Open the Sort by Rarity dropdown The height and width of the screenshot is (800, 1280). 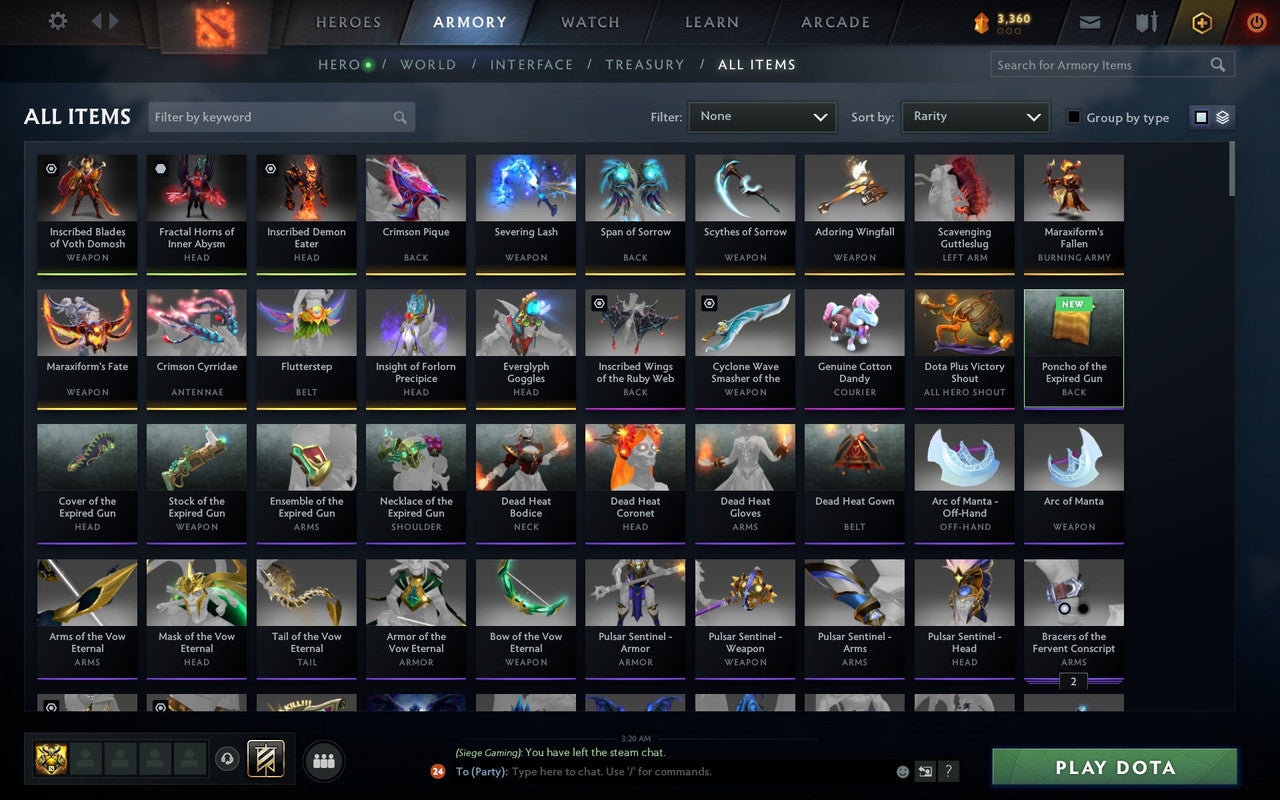click(x=975, y=116)
